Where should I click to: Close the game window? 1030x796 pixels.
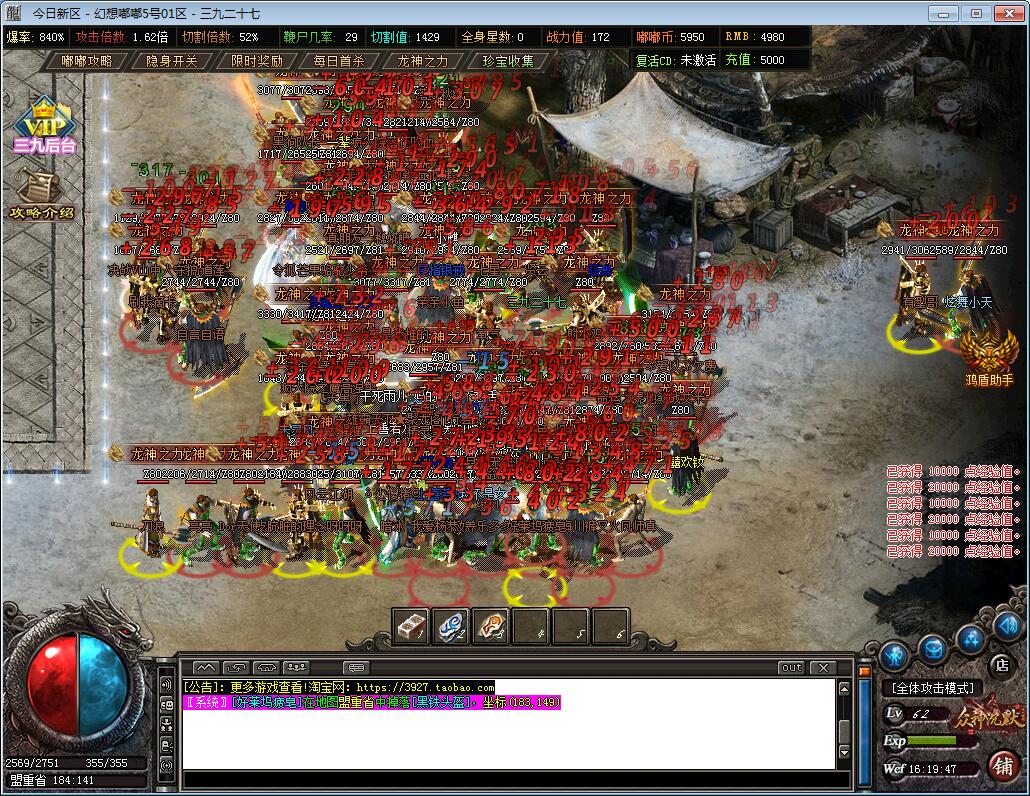coord(1009,13)
